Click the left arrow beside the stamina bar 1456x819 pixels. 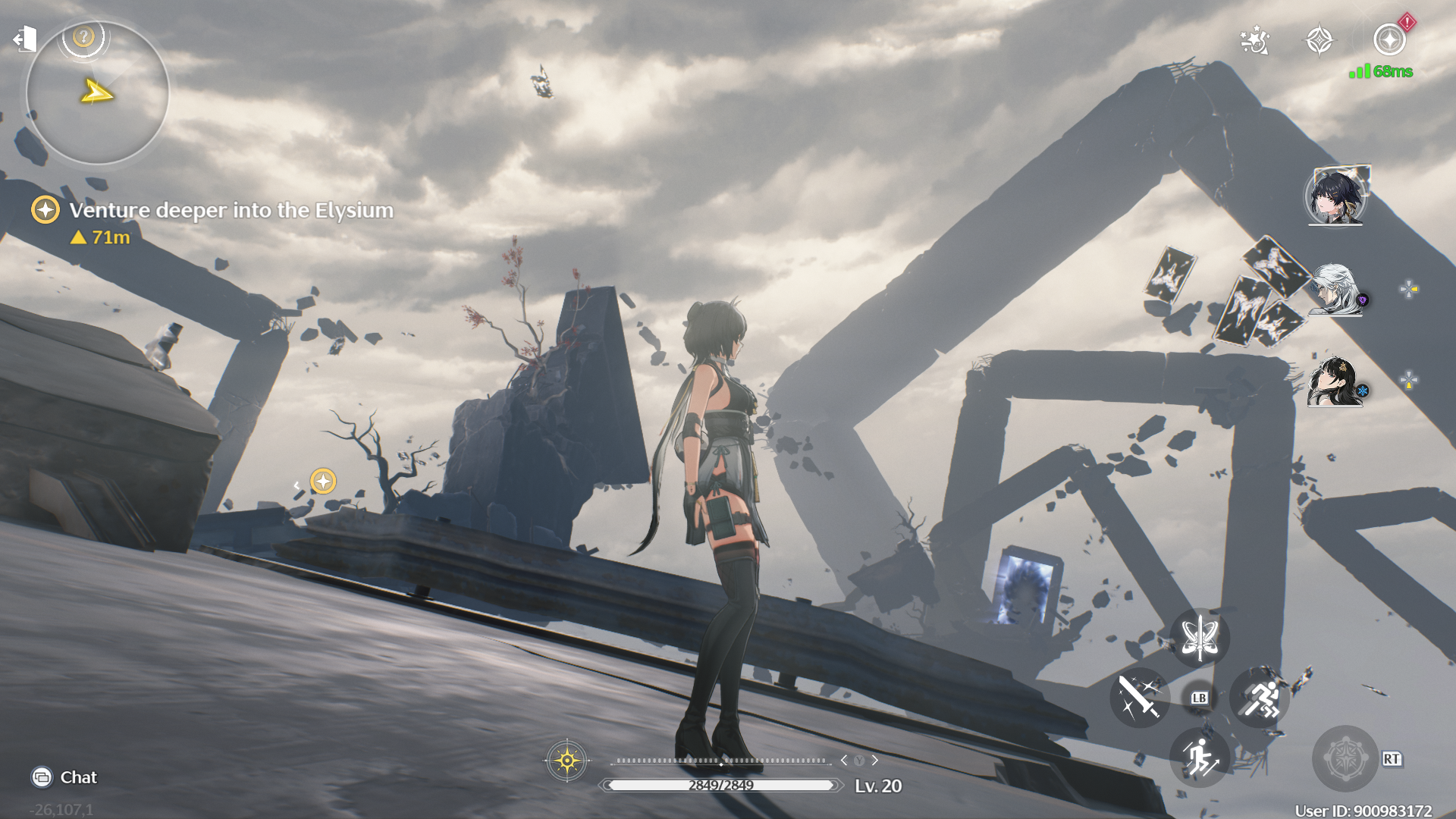click(843, 760)
